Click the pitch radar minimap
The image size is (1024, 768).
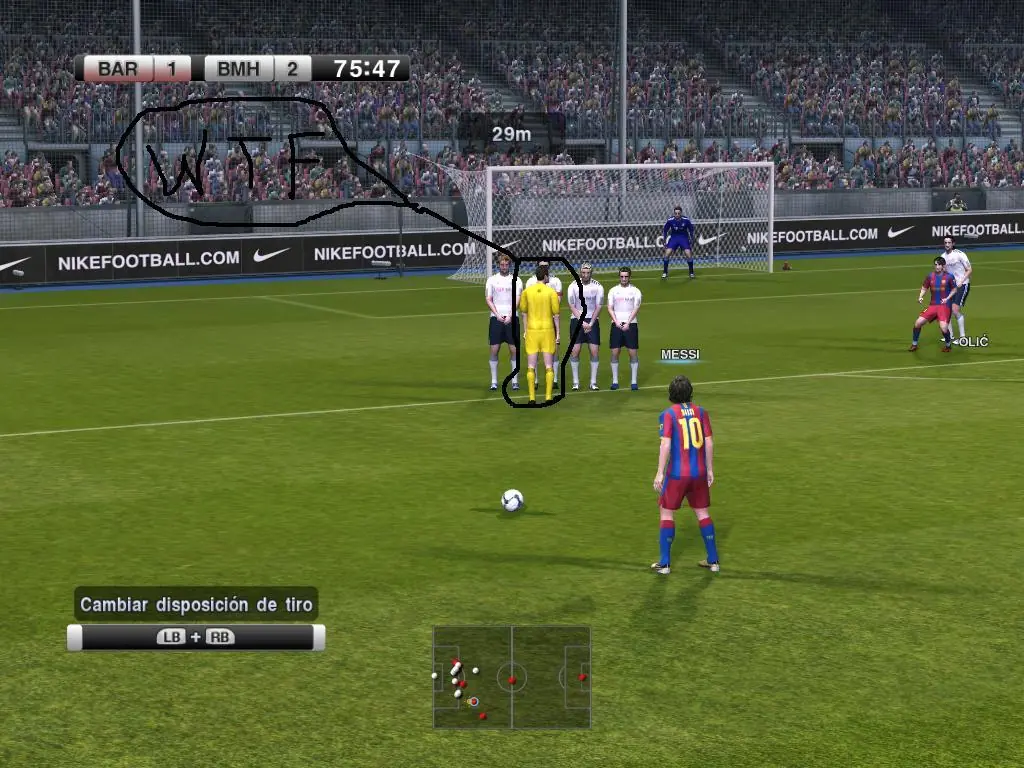pyautogui.click(x=511, y=678)
